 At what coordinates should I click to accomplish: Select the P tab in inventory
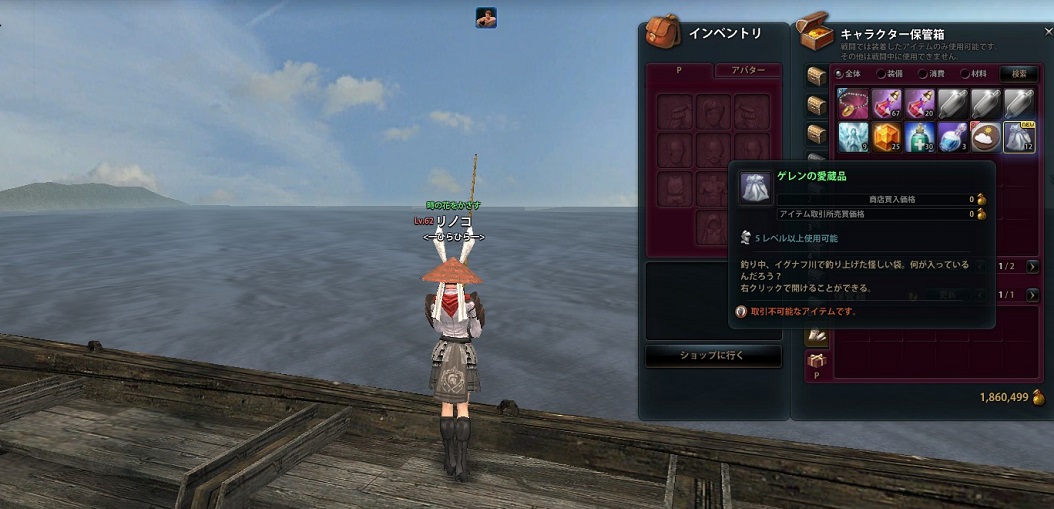(679, 71)
